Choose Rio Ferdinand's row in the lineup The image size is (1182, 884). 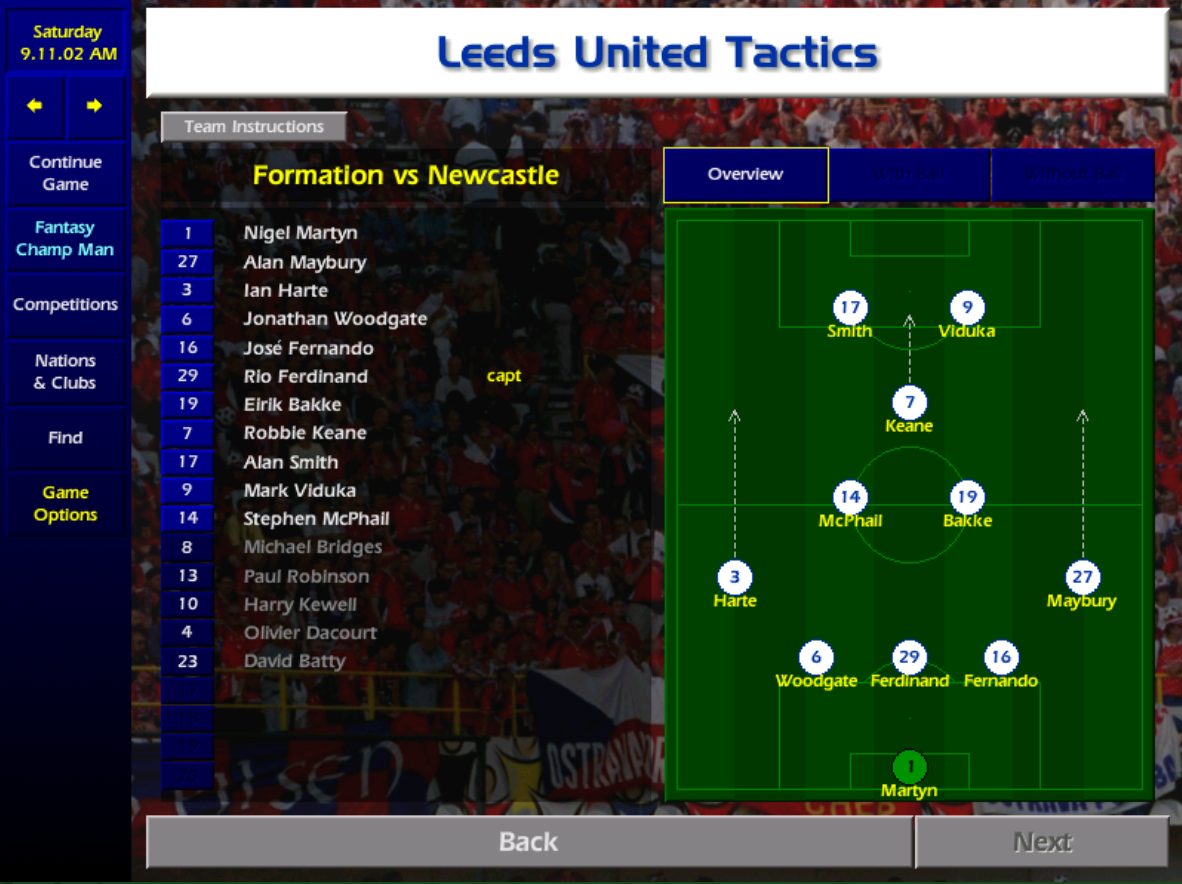[x=305, y=376]
